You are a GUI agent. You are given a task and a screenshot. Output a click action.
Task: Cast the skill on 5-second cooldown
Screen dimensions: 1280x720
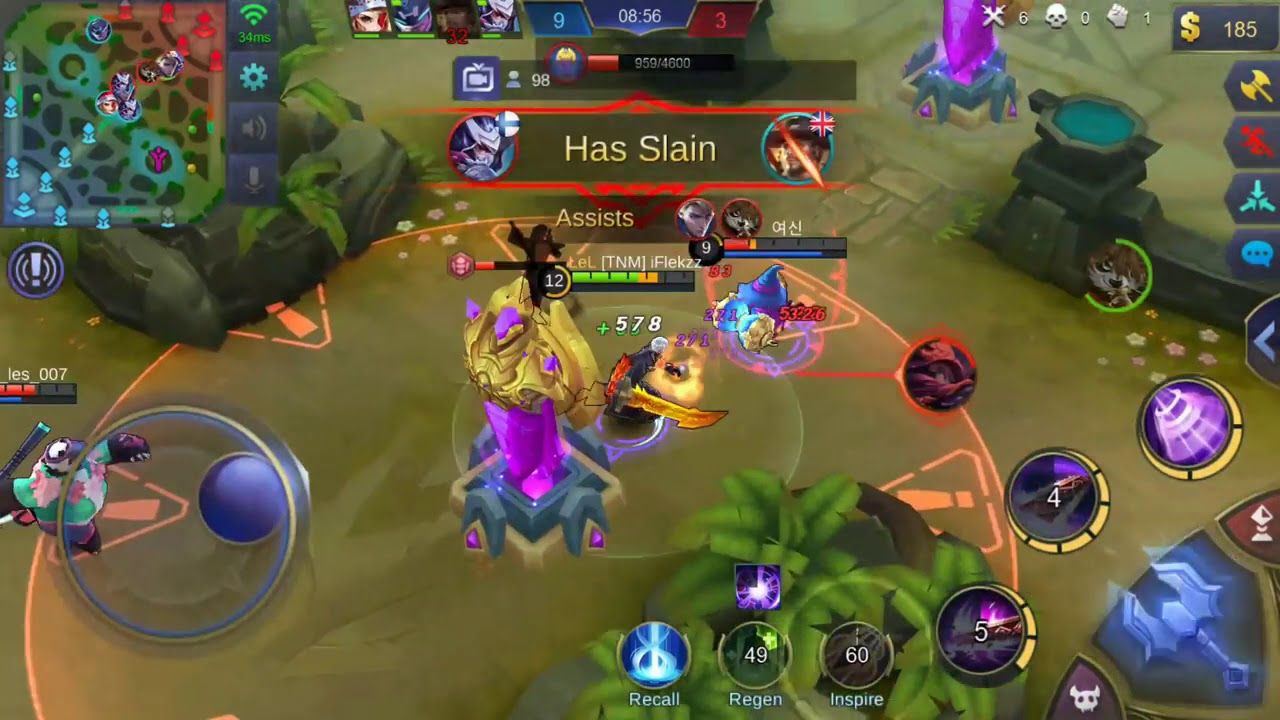982,630
